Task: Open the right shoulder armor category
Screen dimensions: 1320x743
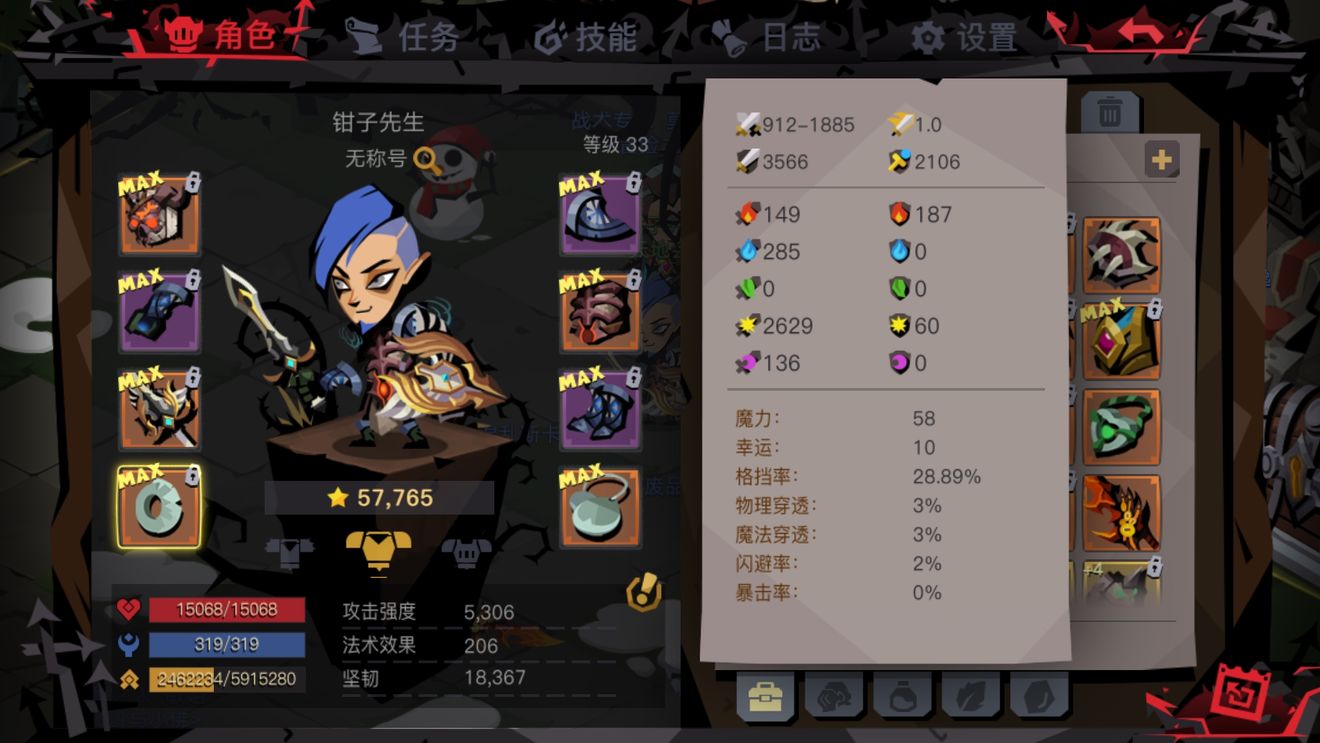Action: [465, 552]
